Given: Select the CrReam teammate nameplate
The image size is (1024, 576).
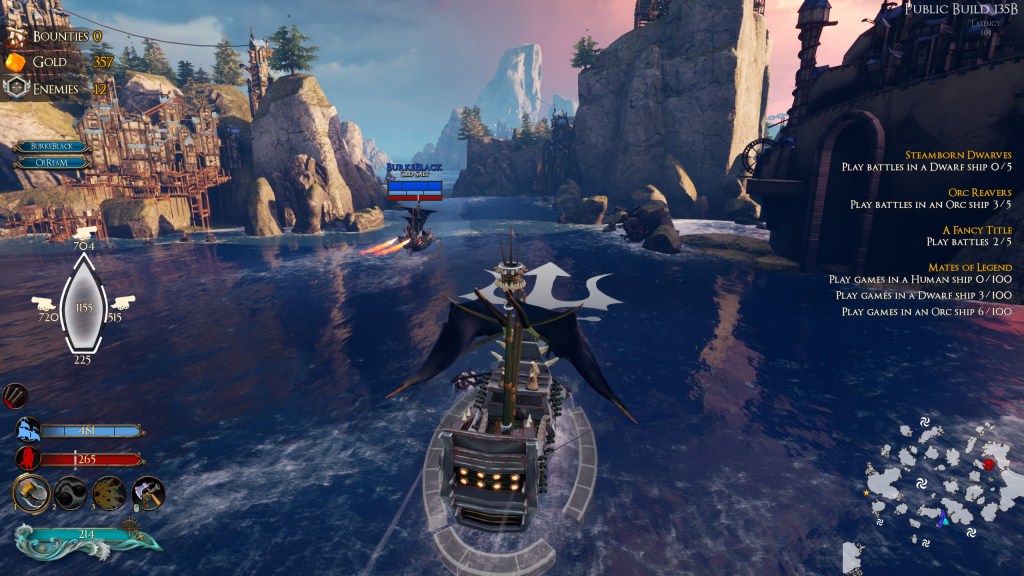Looking at the screenshot, I should [53, 162].
